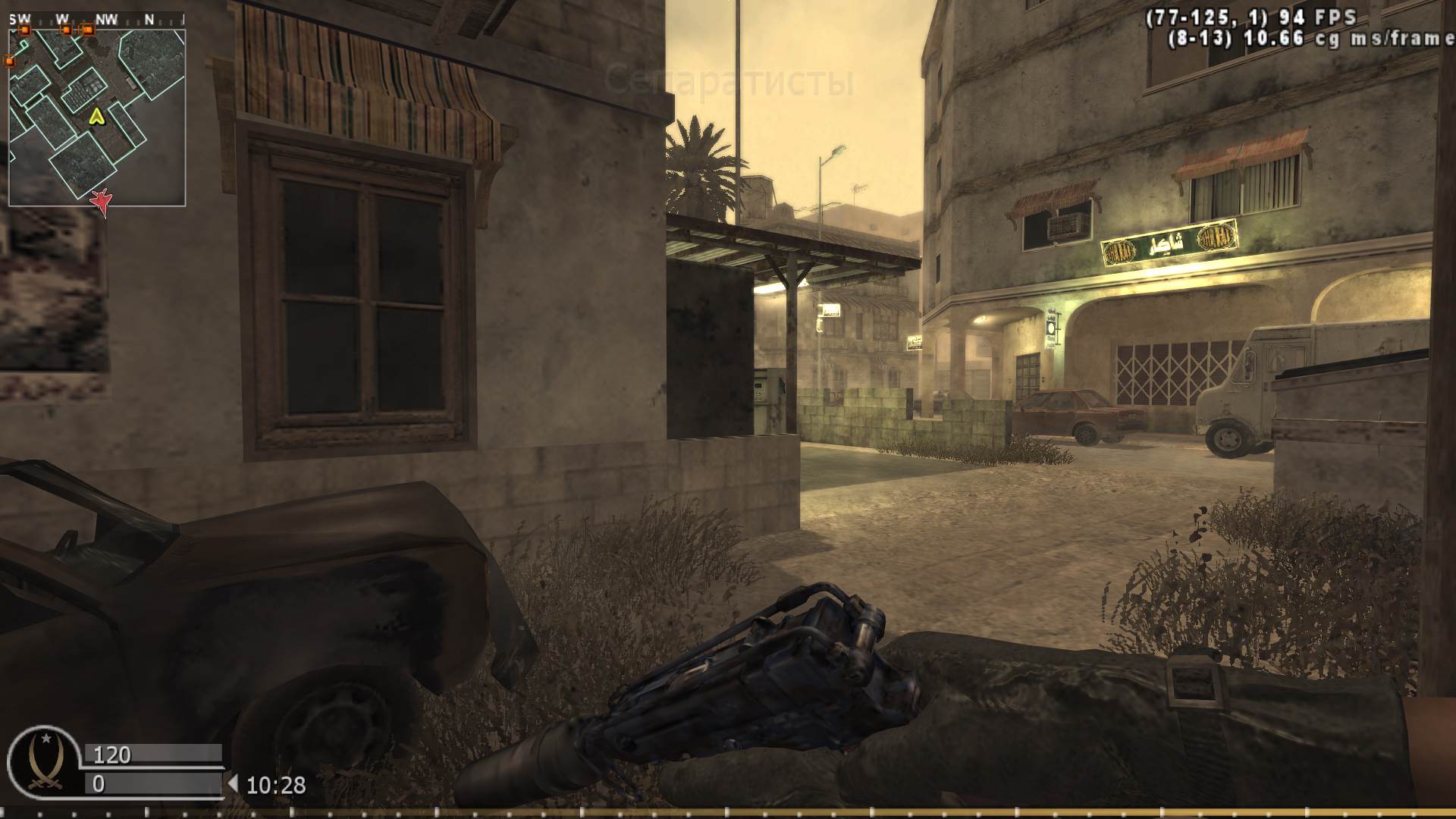The height and width of the screenshot is (819, 1456).
Task: Click the yellow player arrow on the minimap
Action: (96, 118)
